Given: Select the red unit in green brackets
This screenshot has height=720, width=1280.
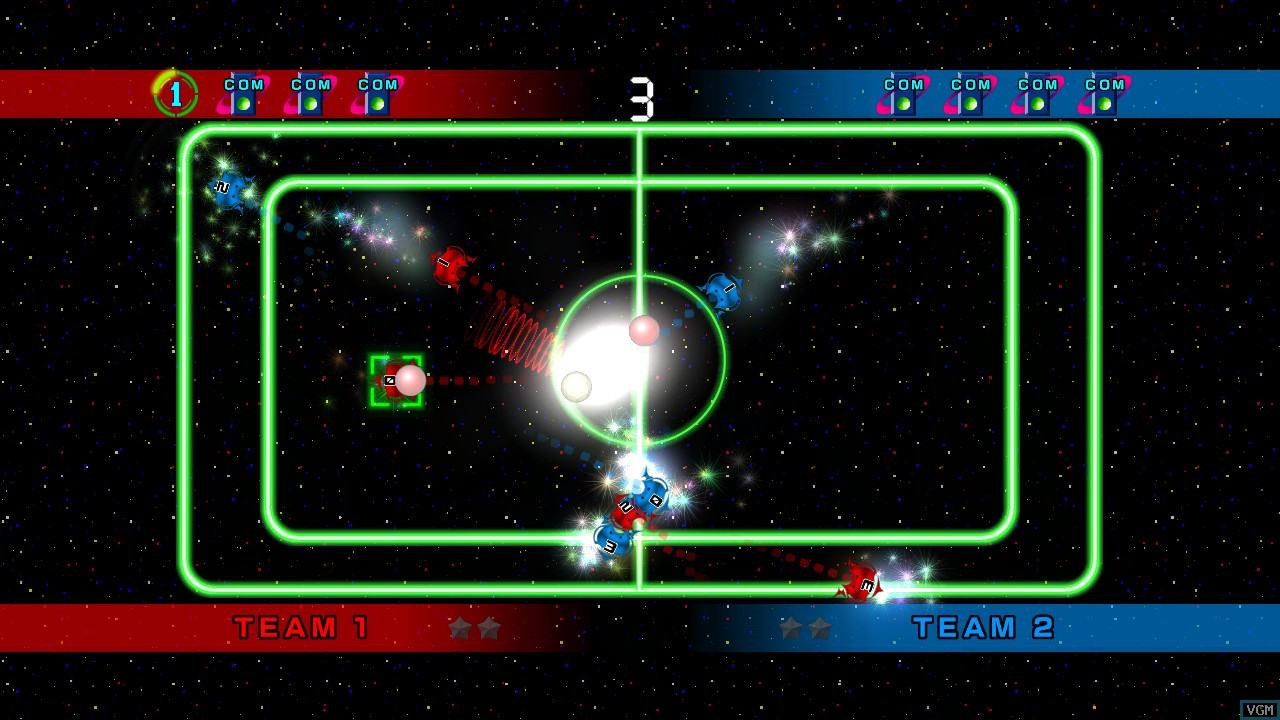Looking at the screenshot, I should (394, 381).
